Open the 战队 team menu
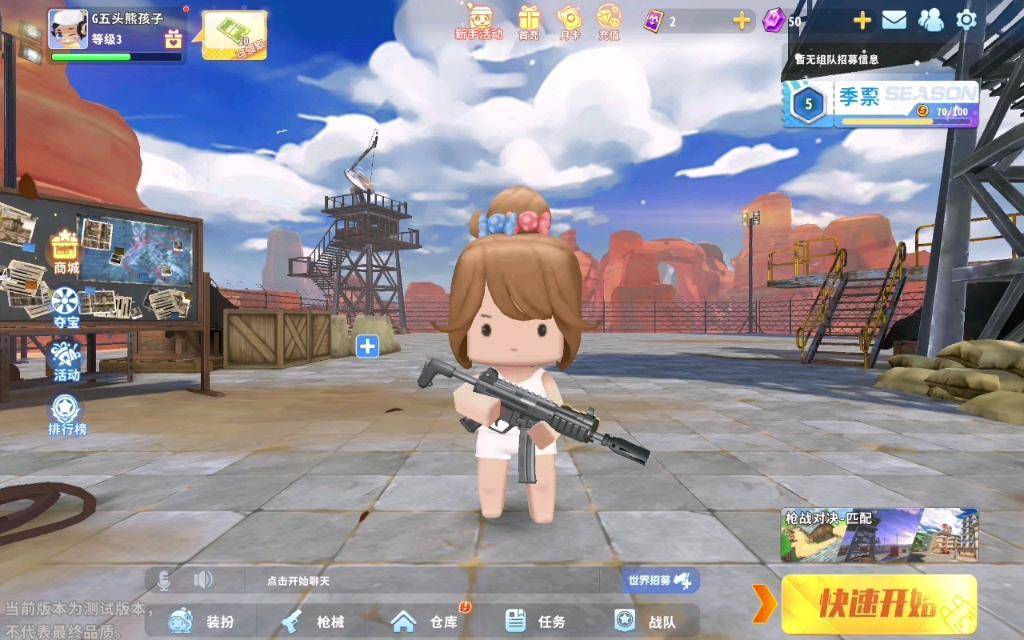Viewport: 1024px width, 640px height. coord(647,621)
